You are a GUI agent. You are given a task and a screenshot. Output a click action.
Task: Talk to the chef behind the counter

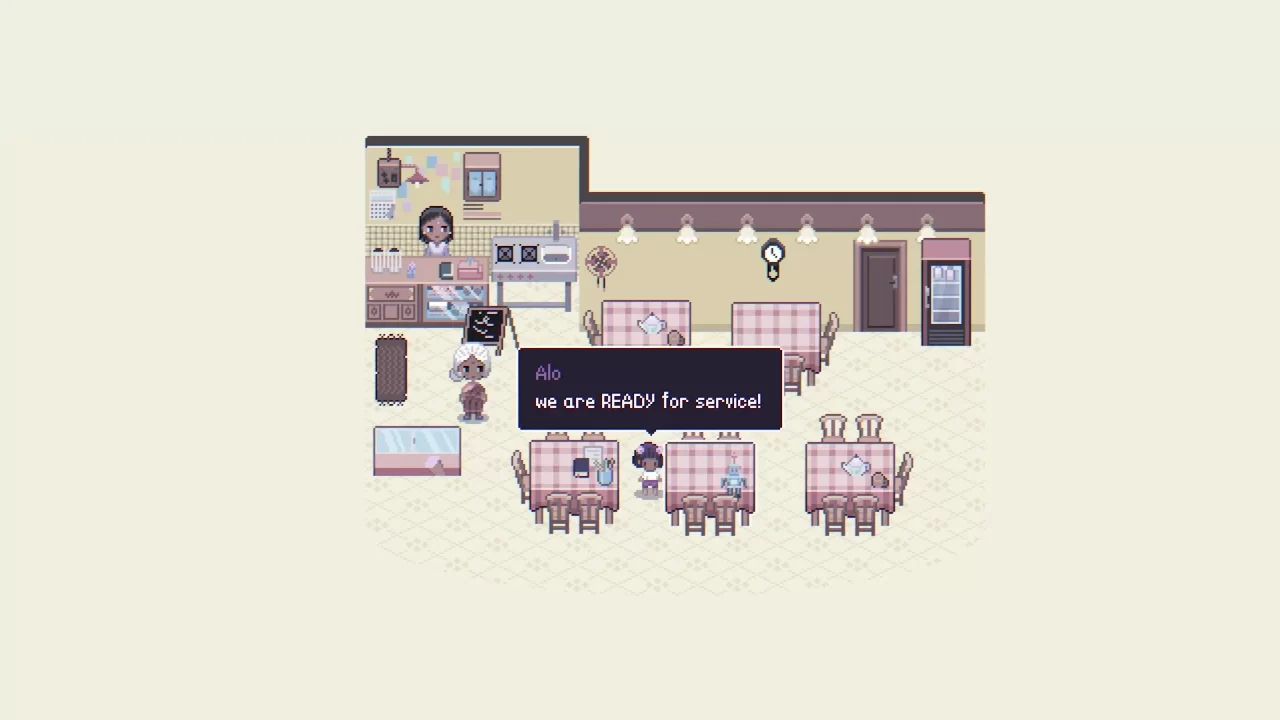(x=434, y=232)
